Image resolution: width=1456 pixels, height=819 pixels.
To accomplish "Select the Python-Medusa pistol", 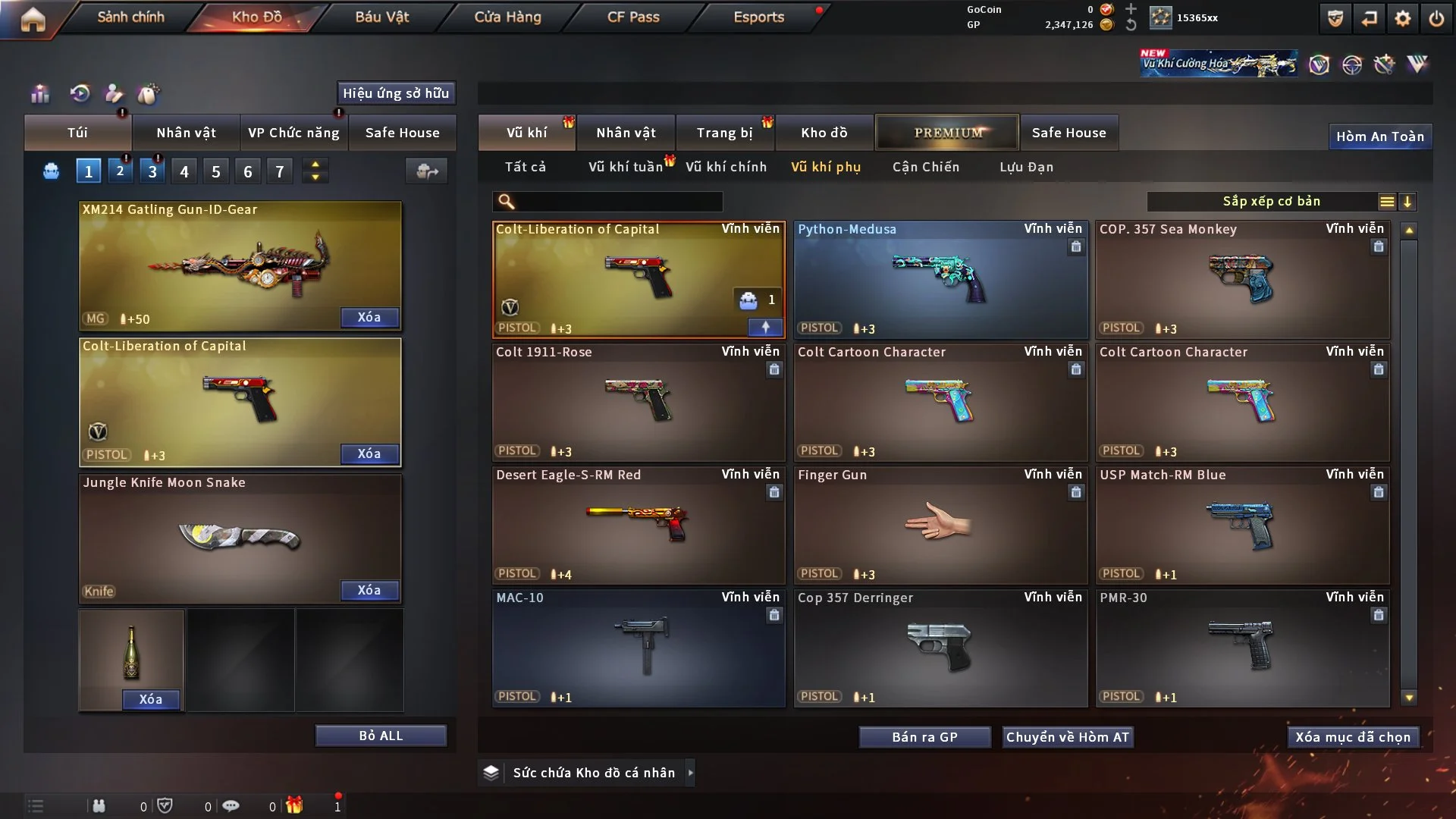I will tap(940, 279).
